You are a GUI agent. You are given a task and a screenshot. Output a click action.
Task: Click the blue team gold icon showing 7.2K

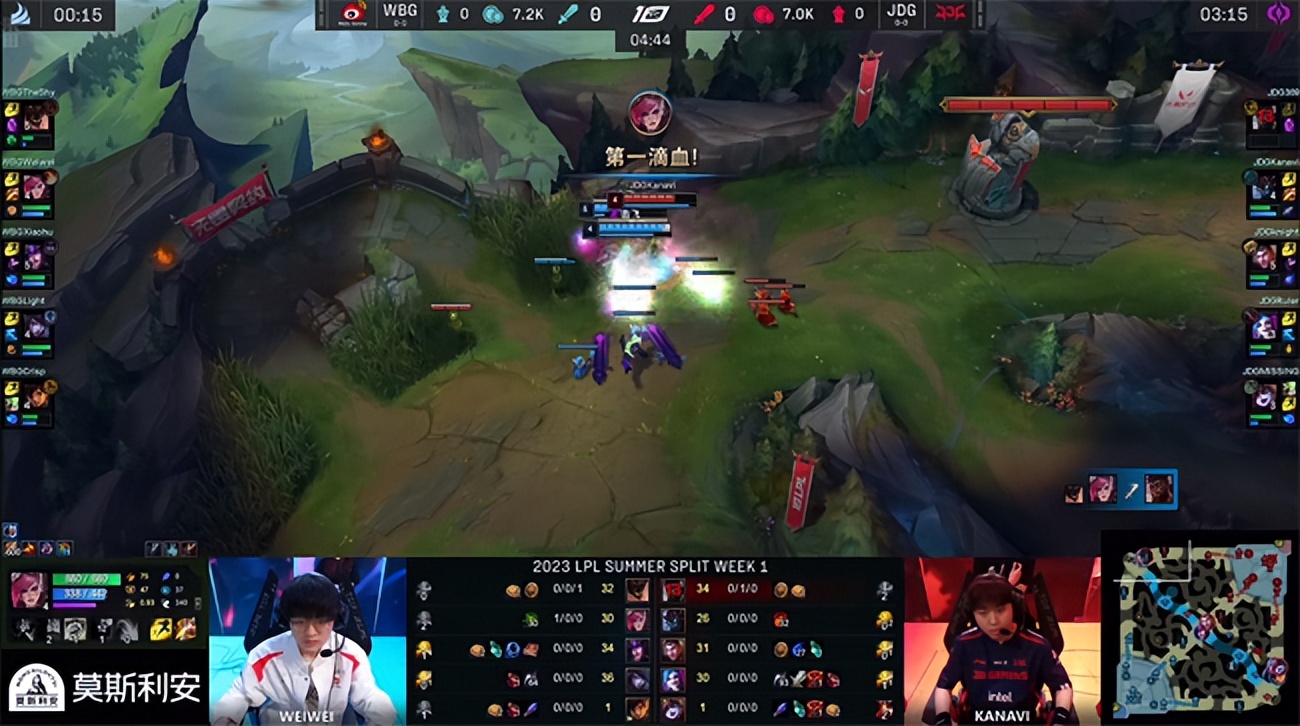coord(492,14)
